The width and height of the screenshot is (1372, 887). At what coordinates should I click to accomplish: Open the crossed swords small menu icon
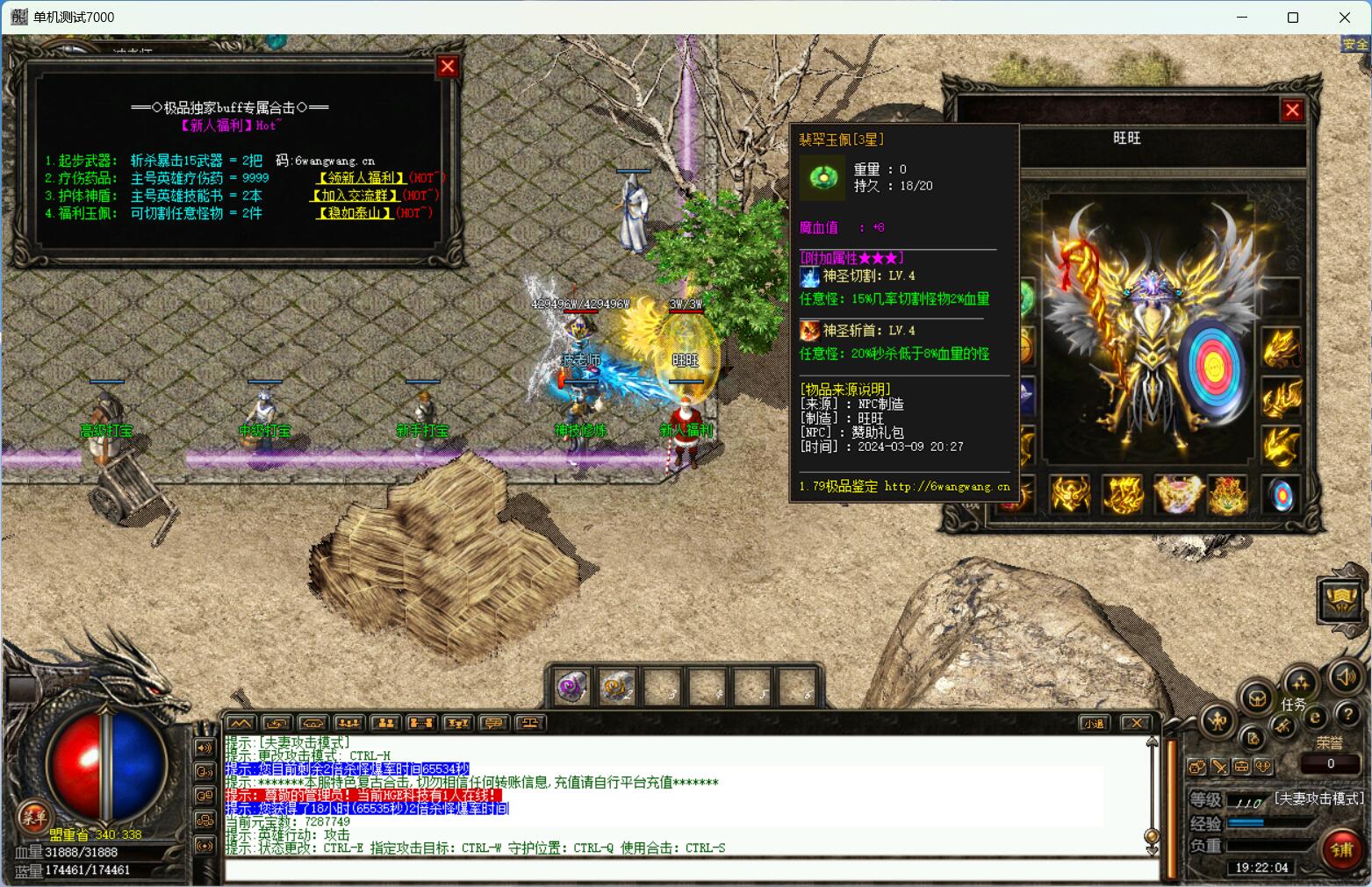click(x=1219, y=766)
